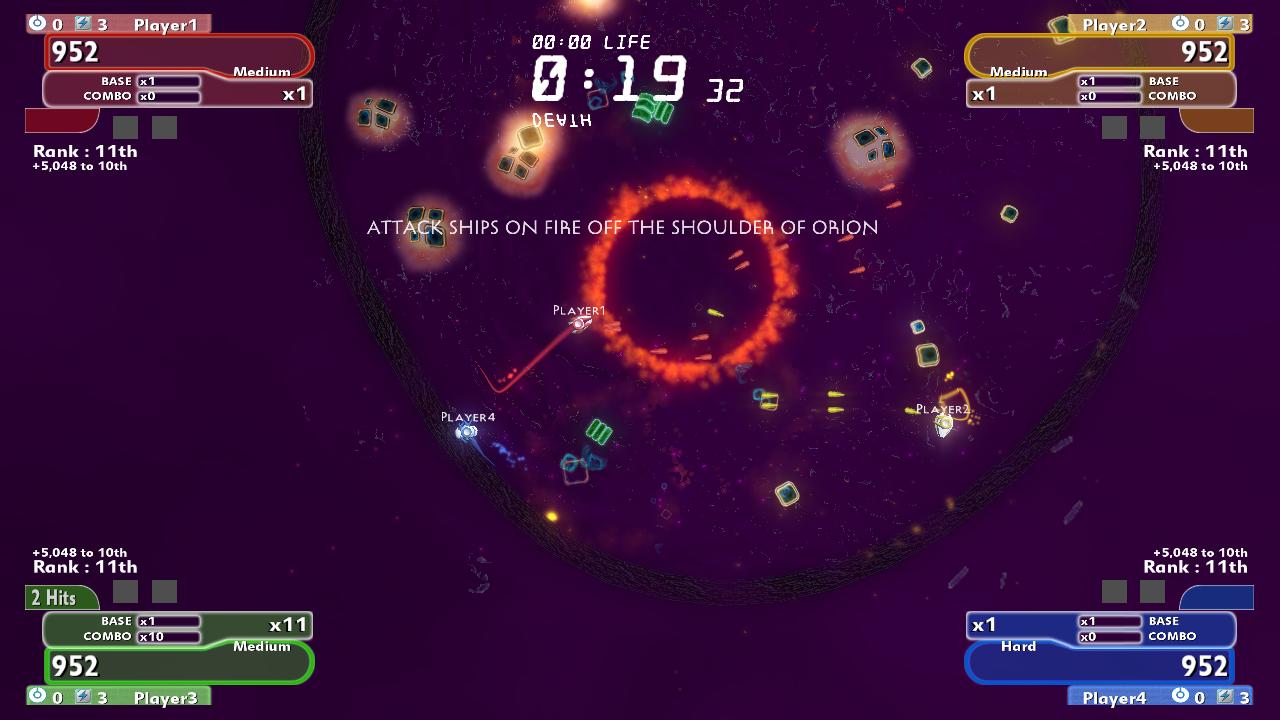Viewport: 1280px width, 720px height.
Task: Select the lightning power-up icon beside Player1
Action: tap(83, 22)
